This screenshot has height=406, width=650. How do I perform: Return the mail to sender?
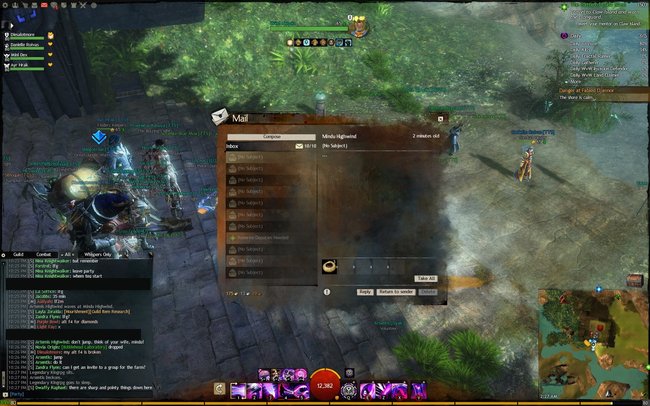396,291
